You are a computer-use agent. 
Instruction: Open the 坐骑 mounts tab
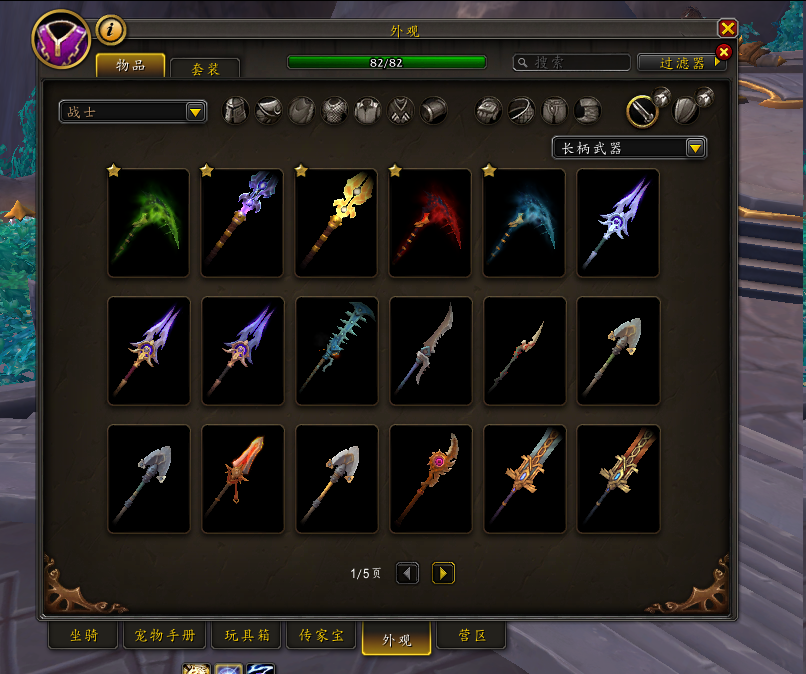point(84,636)
